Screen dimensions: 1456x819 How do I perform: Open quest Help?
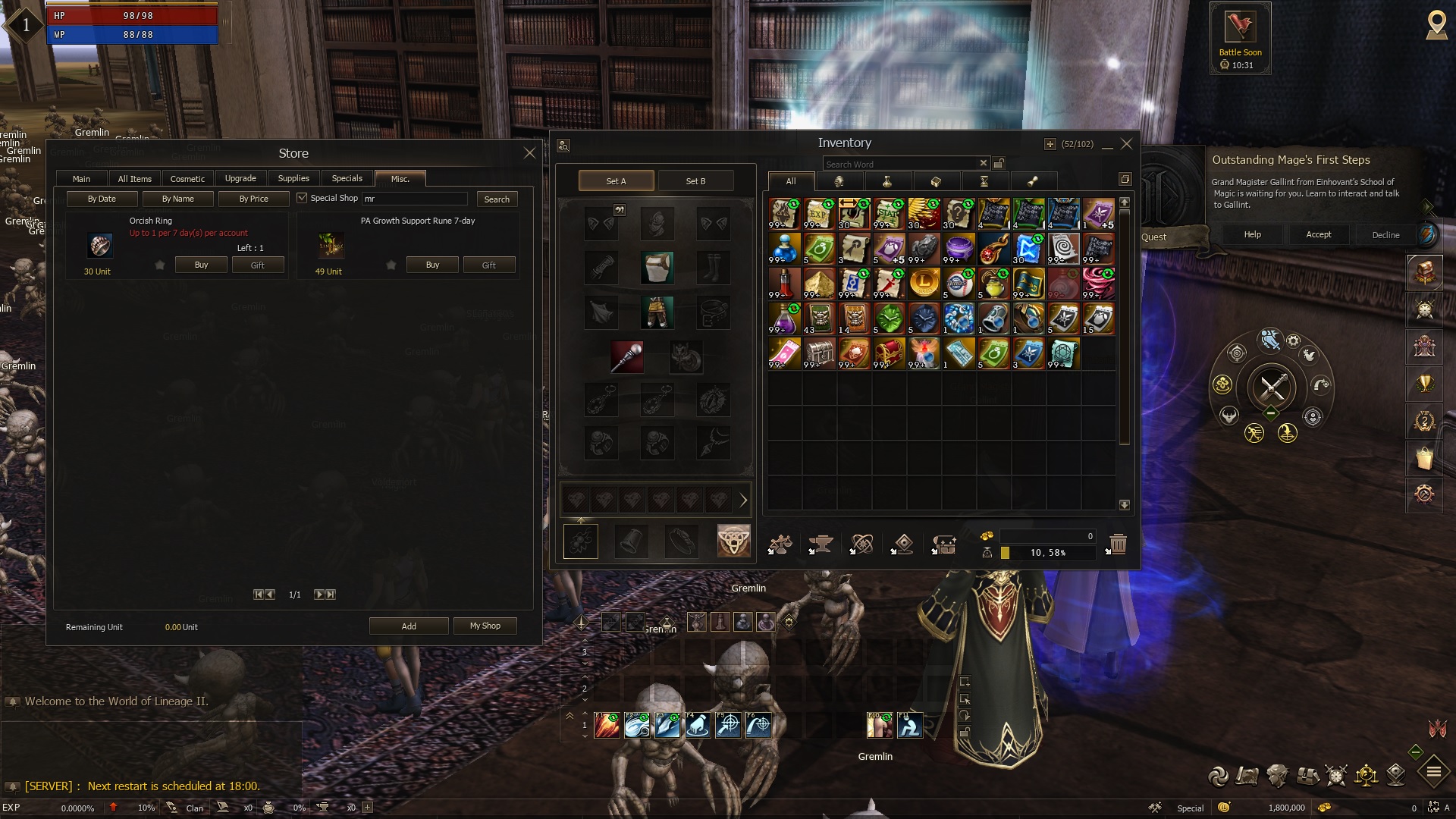pyautogui.click(x=1252, y=234)
